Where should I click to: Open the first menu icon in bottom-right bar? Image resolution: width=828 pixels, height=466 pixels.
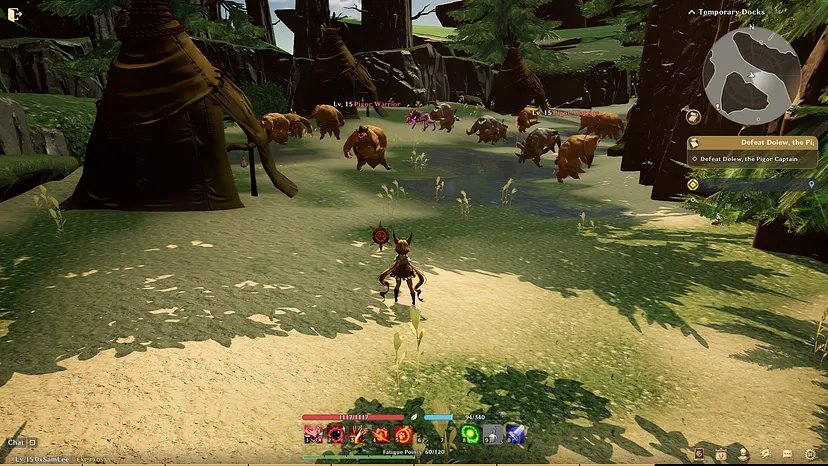(x=700, y=454)
